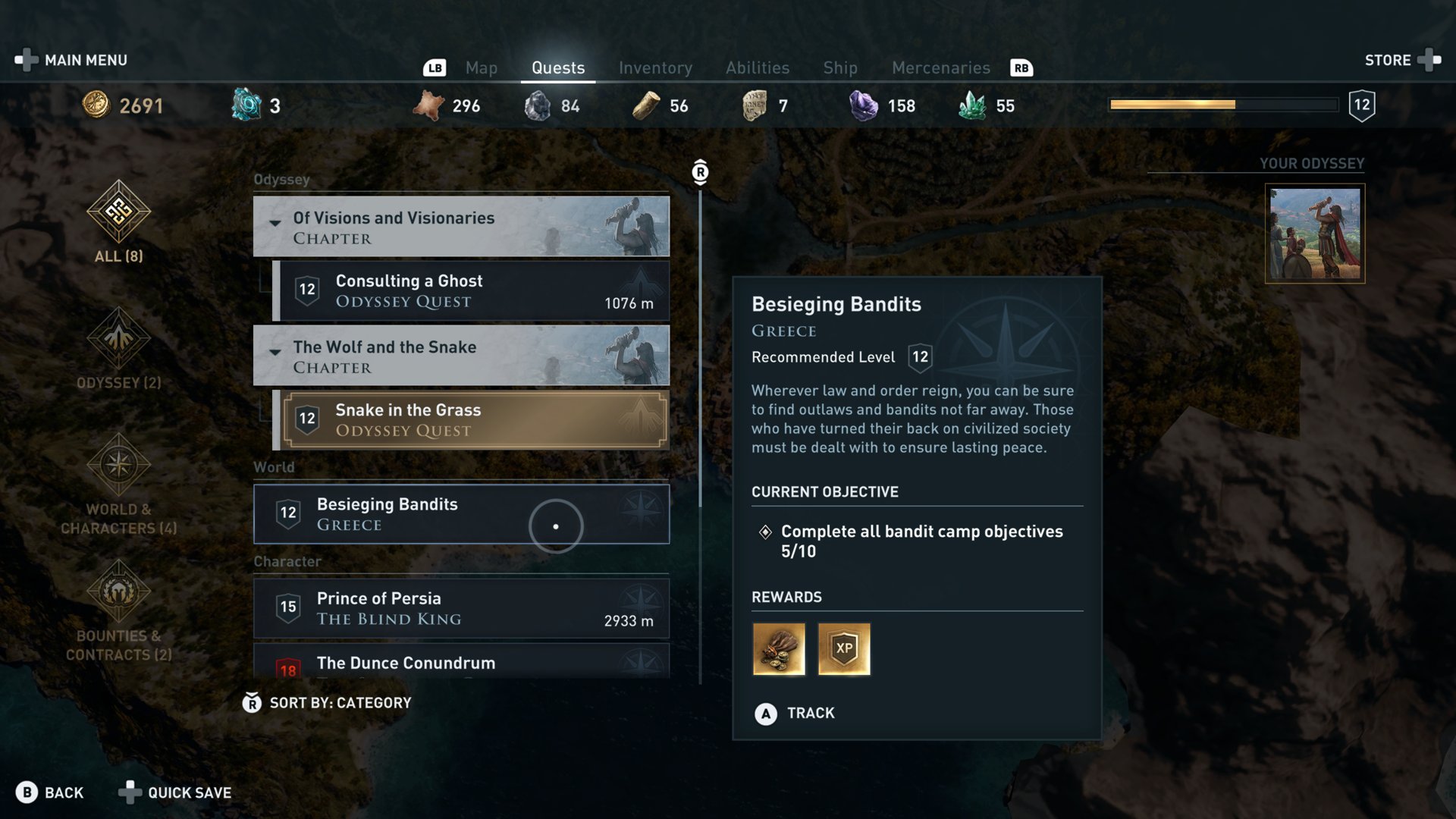The width and height of the screenshot is (1456, 819).
Task: Choose the Snake in the Grass quest
Action: (475, 420)
